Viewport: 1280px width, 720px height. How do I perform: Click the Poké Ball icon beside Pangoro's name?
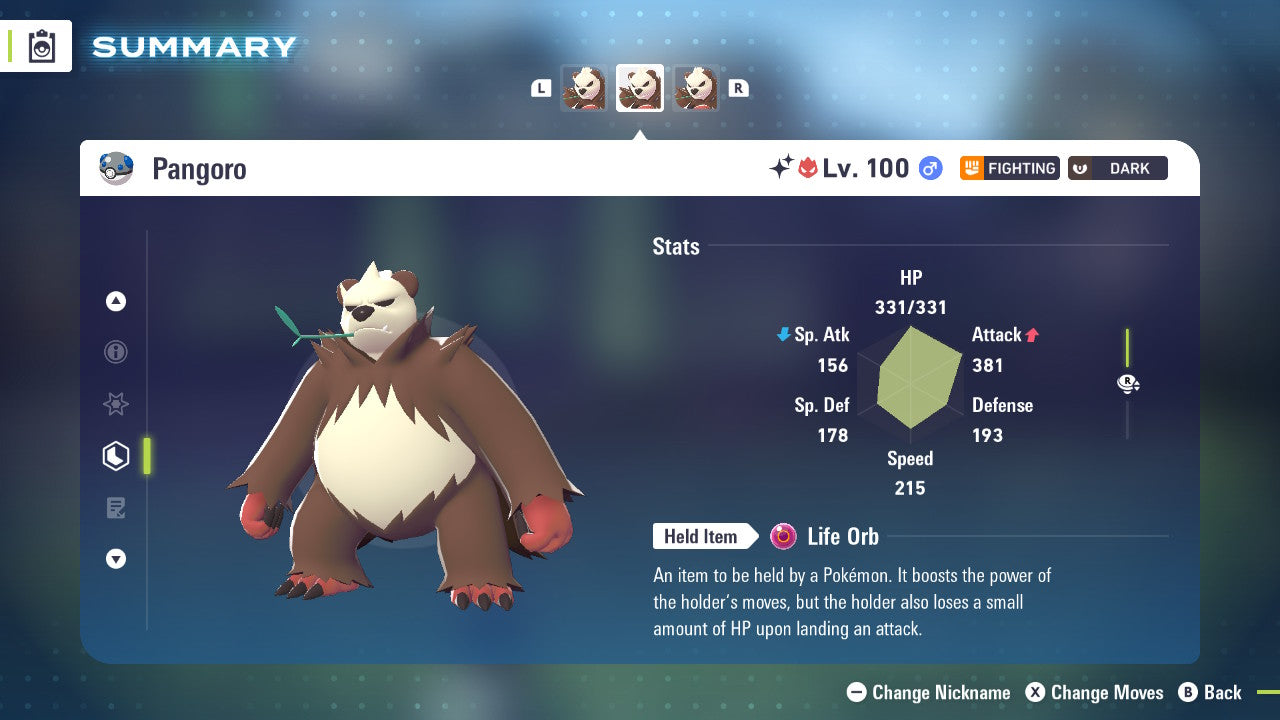[x=117, y=168]
